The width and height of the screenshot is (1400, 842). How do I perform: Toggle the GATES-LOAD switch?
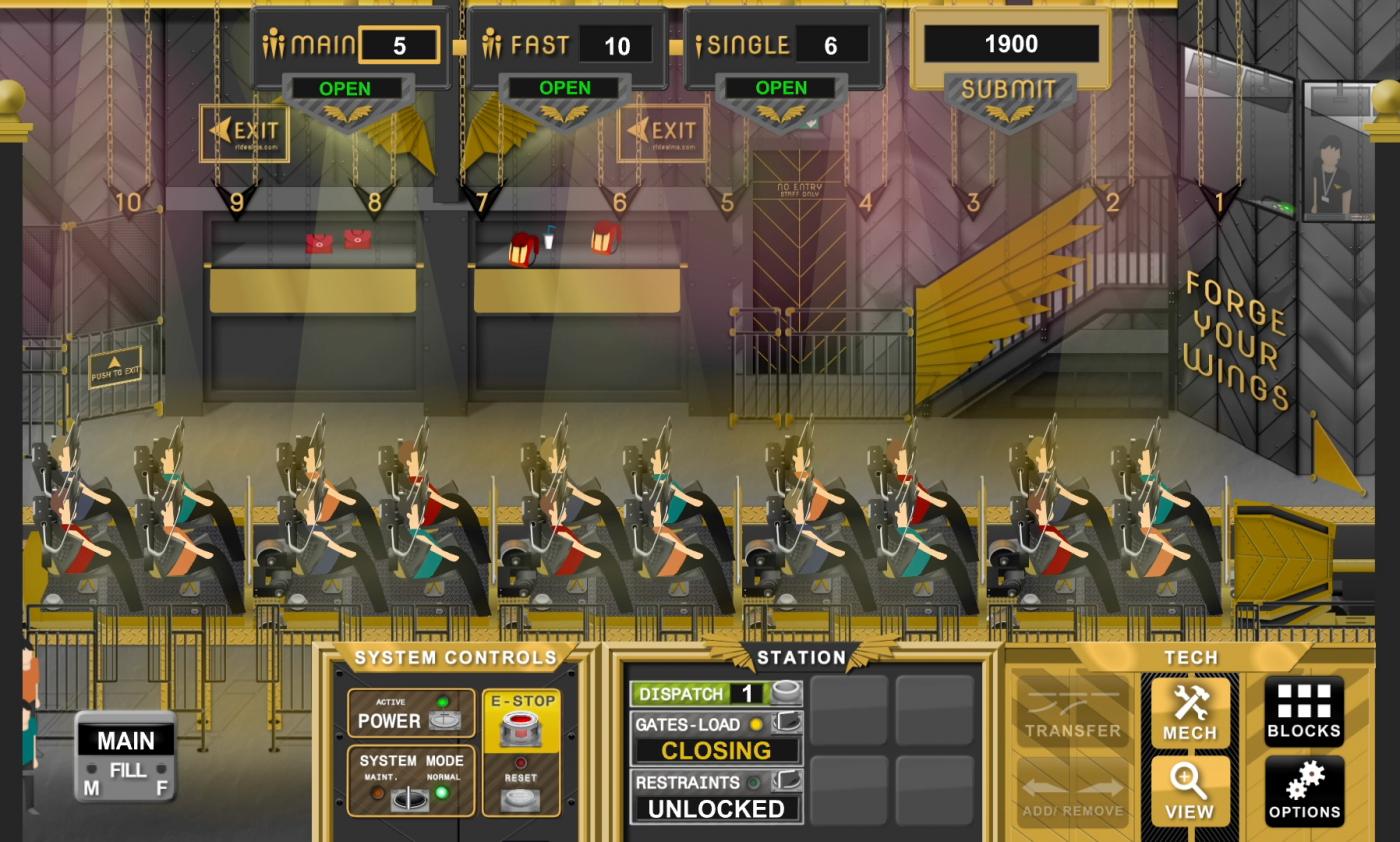787,722
